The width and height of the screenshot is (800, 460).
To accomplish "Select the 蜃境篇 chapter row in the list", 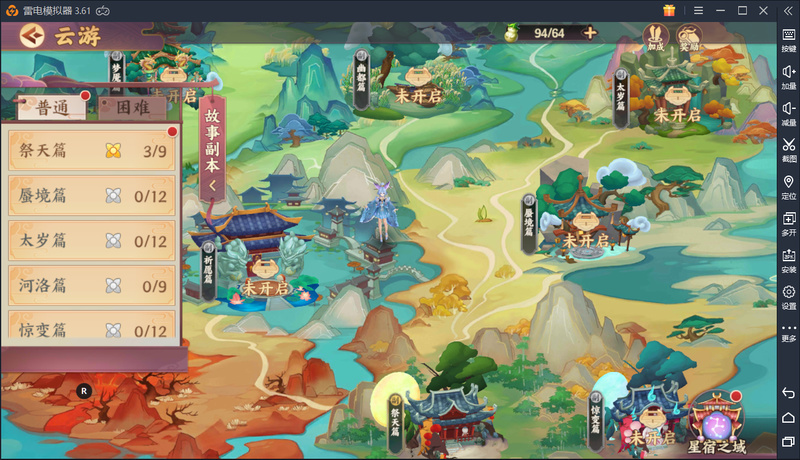I will pyautogui.click(x=92, y=196).
